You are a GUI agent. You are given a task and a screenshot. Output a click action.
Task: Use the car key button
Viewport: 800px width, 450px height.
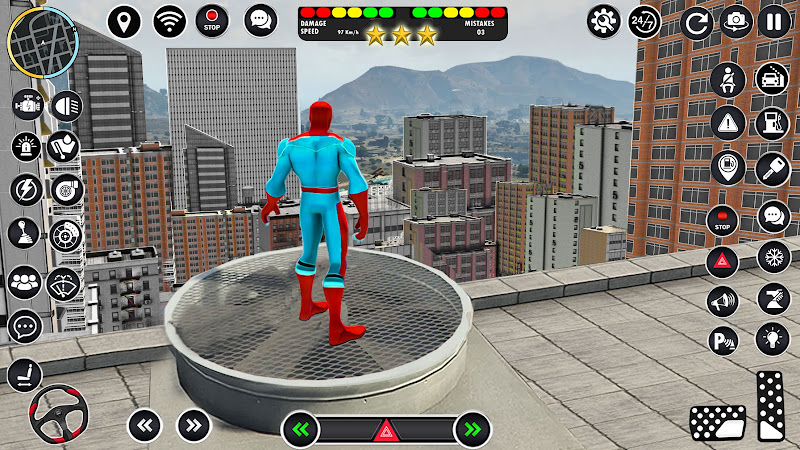[772, 168]
